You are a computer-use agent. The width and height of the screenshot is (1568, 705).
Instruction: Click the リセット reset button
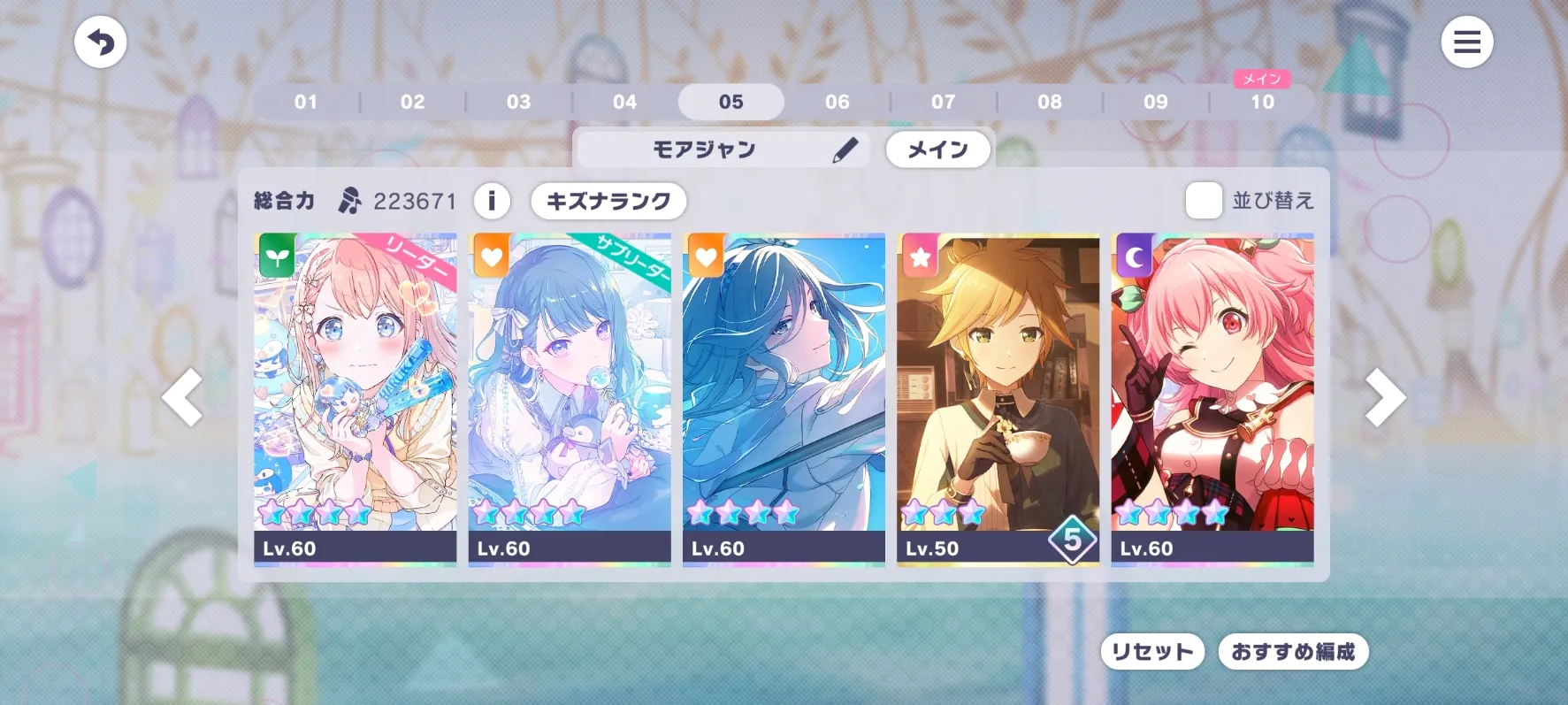click(x=1151, y=652)
